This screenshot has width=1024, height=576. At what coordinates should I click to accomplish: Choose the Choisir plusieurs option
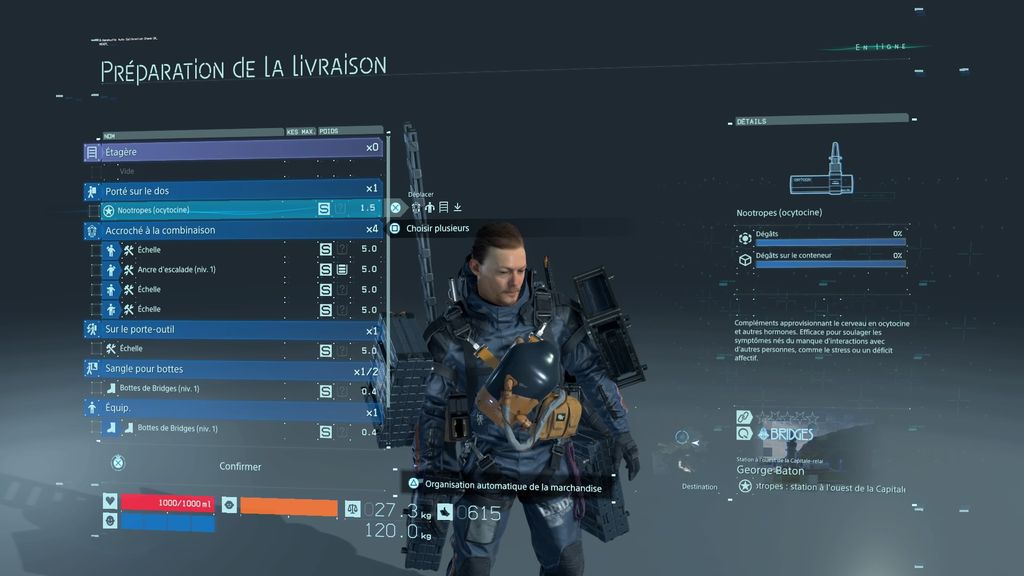pos(437,228)
